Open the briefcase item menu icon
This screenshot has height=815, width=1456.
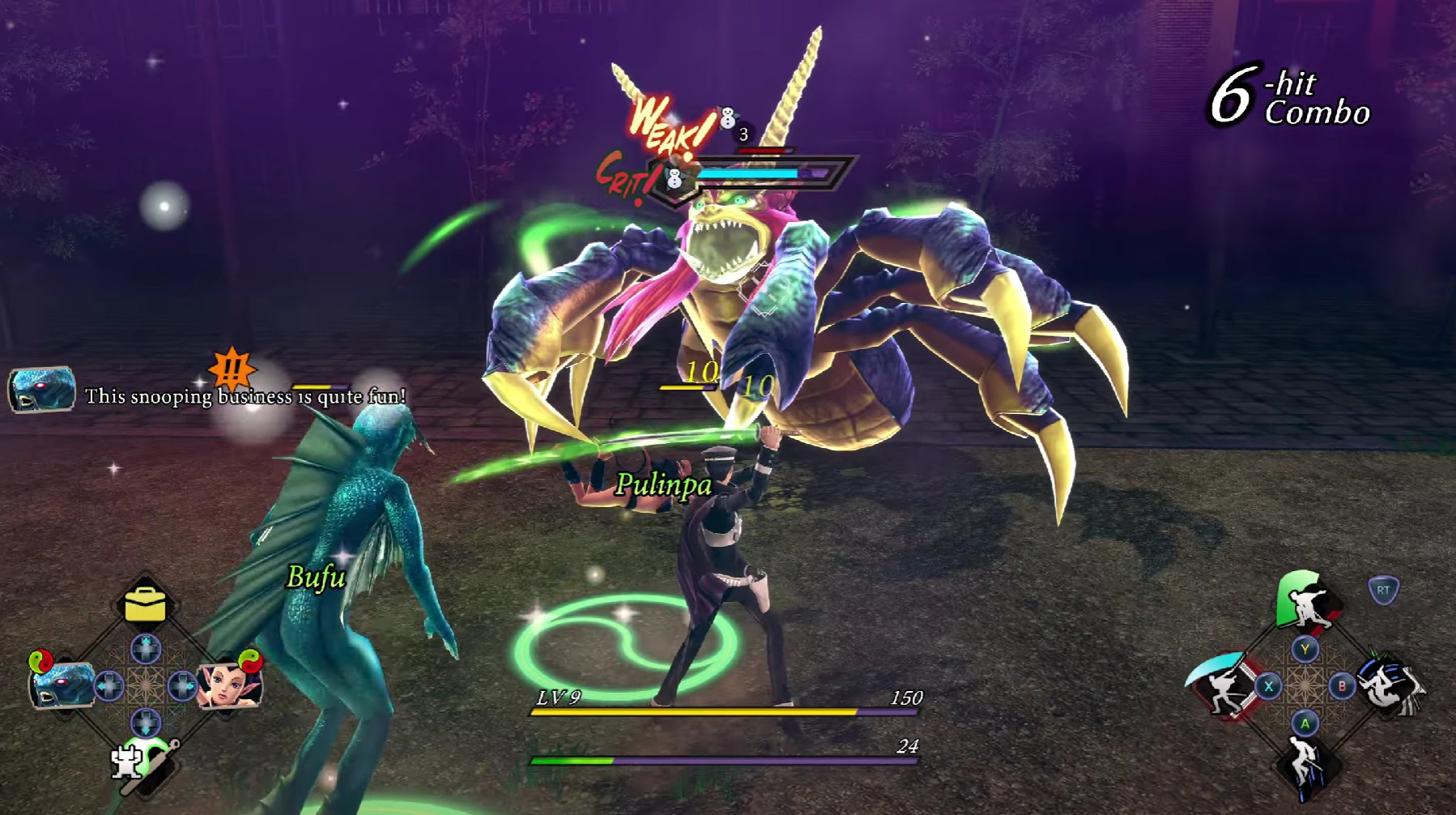[x=145, y=604]
